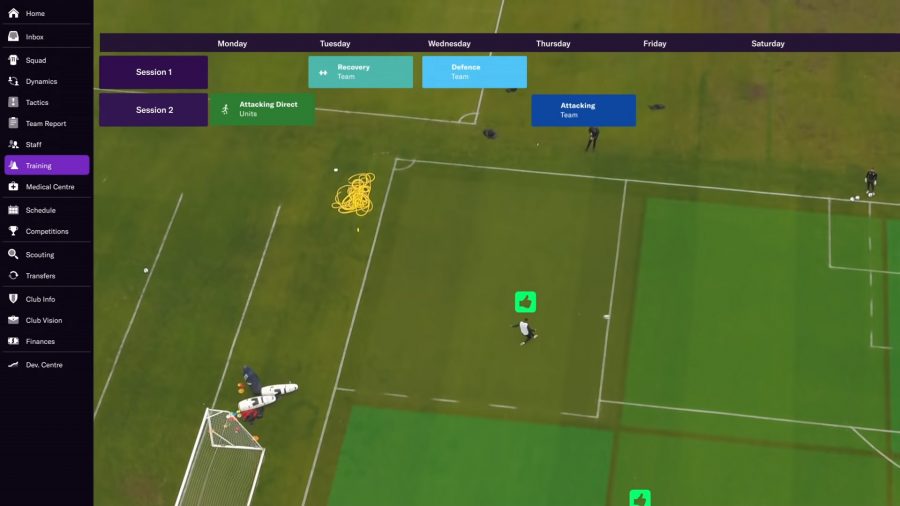Open Competitions from the sidebar
This screenshot has height=506, width=900.
pyautogui.click(x=47, y=231)
